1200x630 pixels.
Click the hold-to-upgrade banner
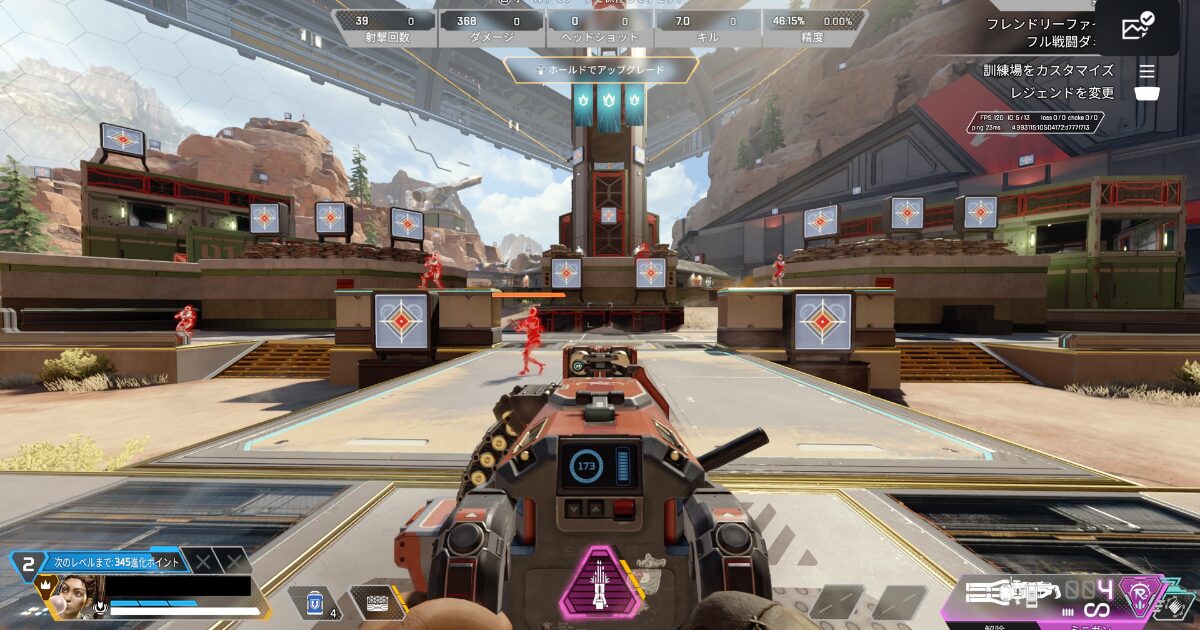(600, 70)
